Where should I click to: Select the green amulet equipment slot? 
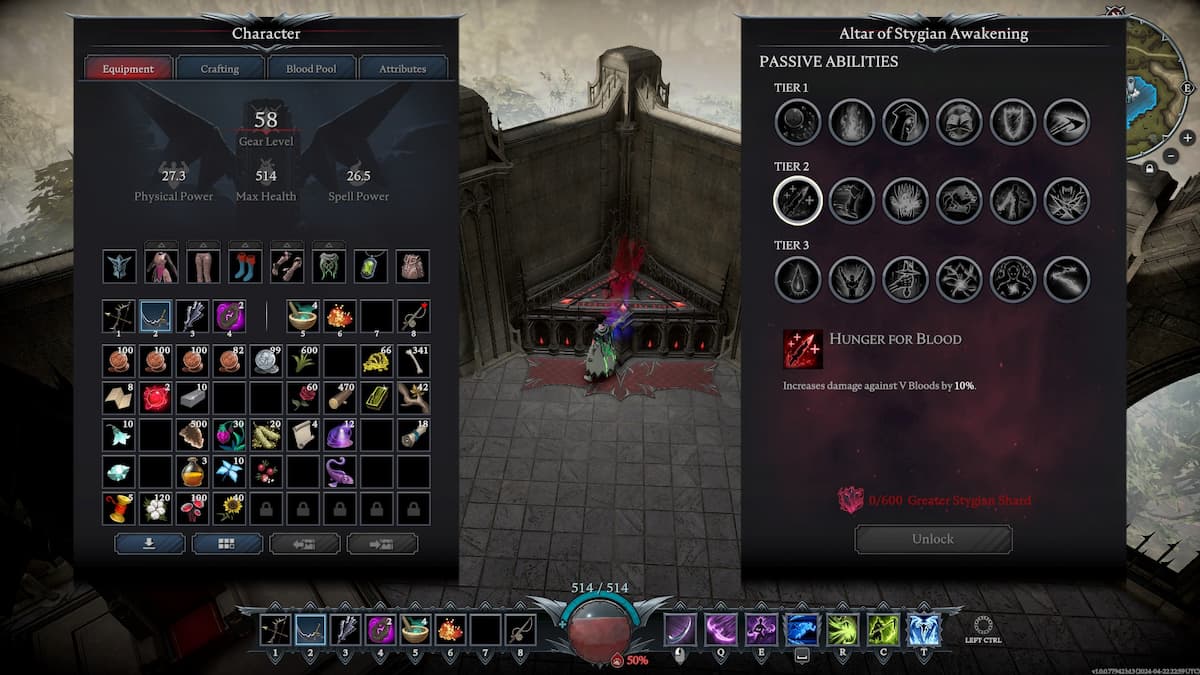point(371,266)
